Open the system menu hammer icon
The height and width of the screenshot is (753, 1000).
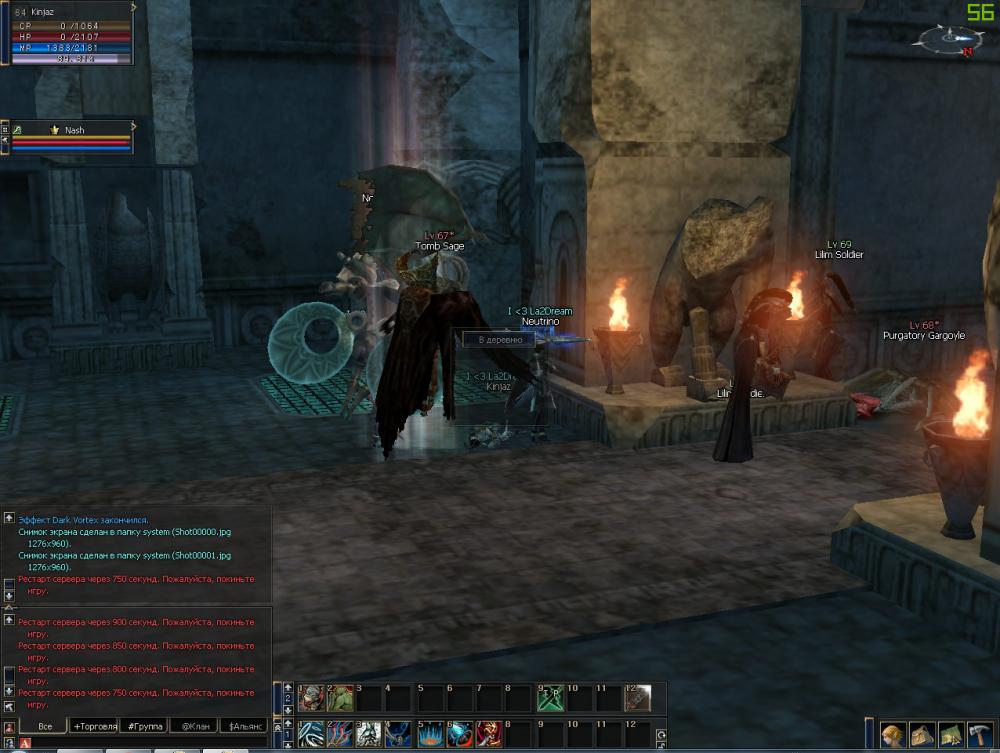pos(980,735)
